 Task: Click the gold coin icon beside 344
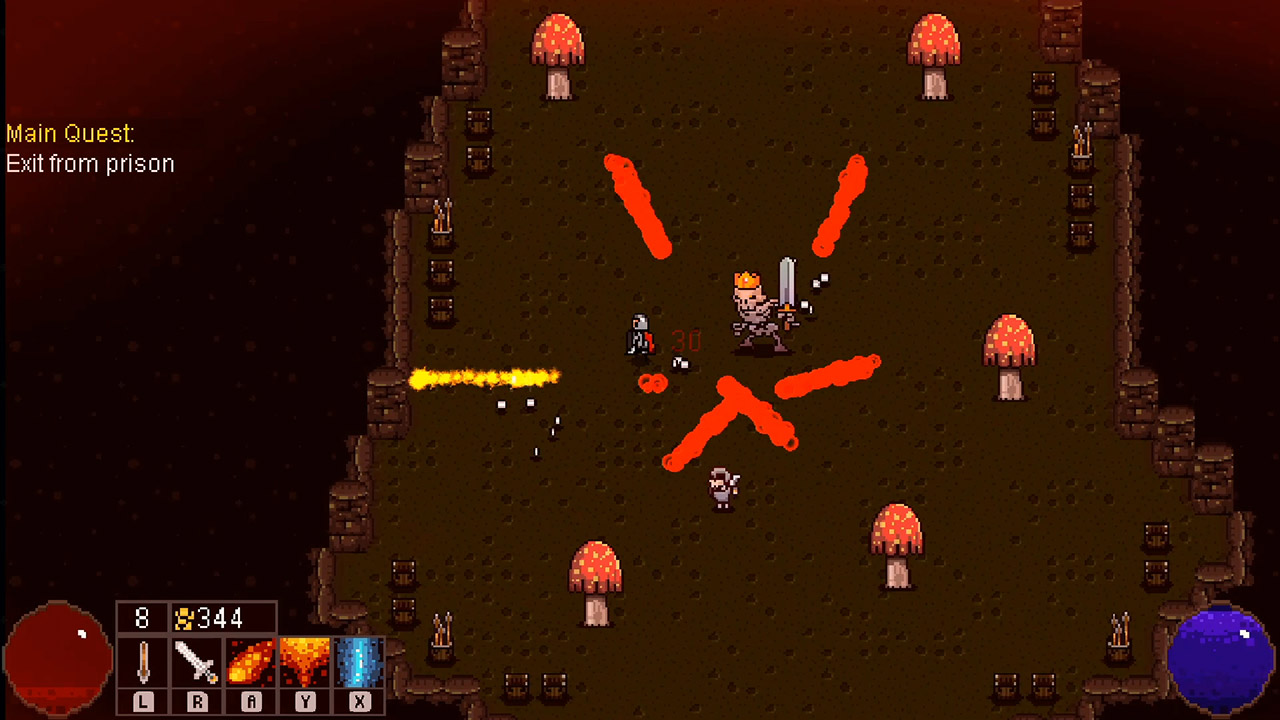(185, 617)
